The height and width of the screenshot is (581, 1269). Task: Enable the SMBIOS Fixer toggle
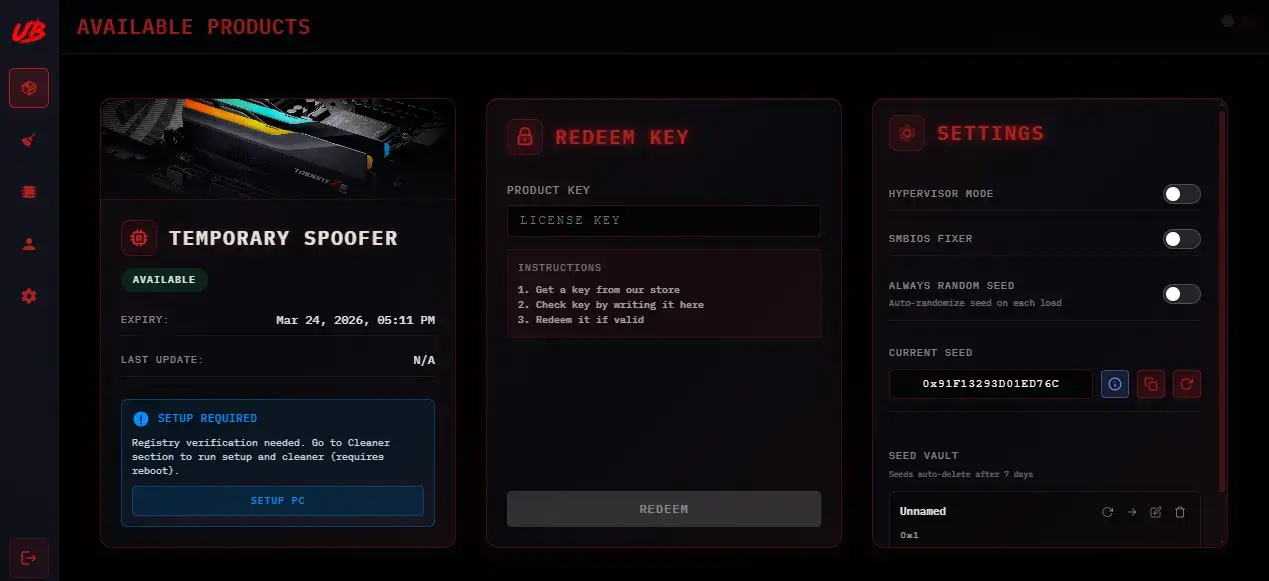coord(1181,239)
